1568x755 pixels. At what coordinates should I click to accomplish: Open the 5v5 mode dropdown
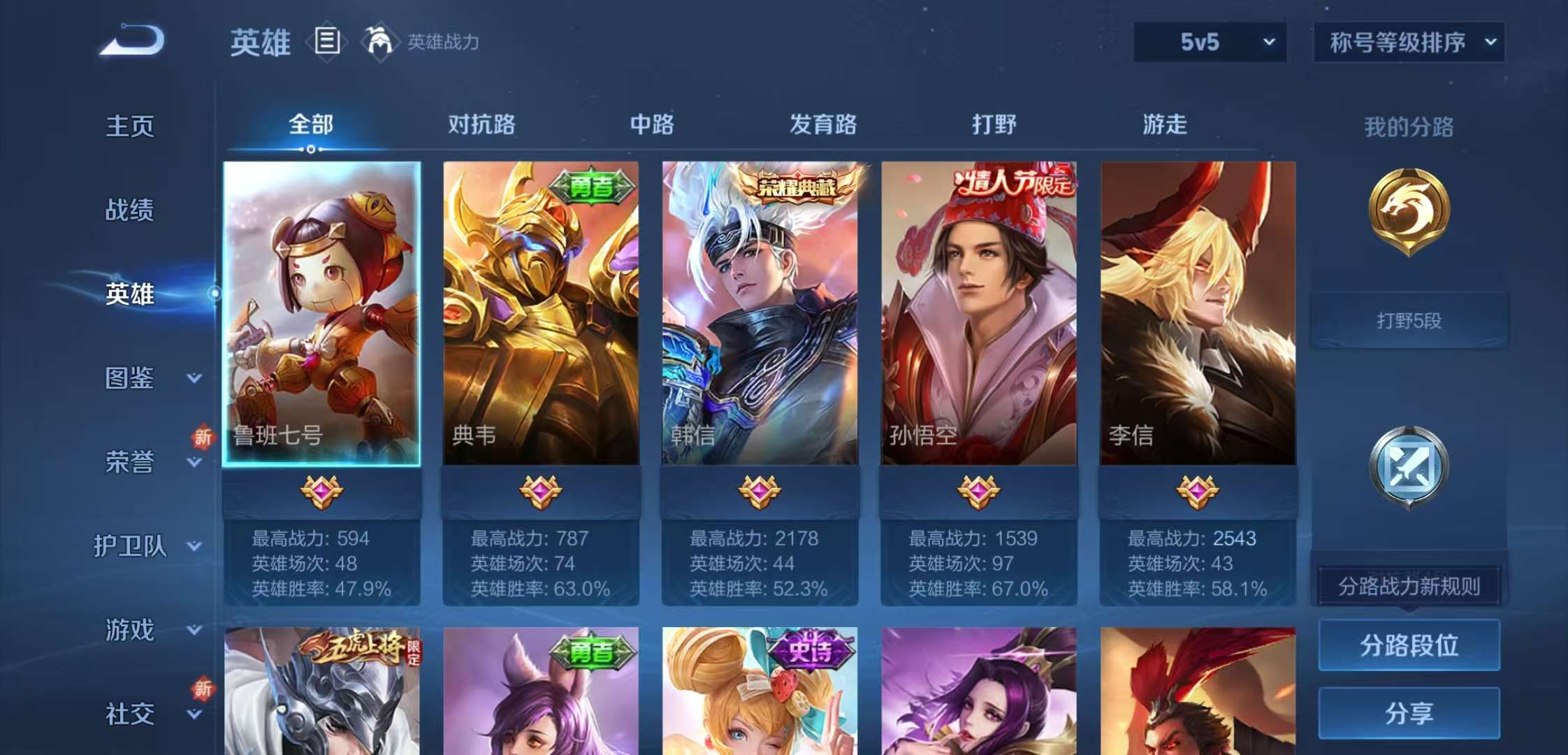(1209, 42)
